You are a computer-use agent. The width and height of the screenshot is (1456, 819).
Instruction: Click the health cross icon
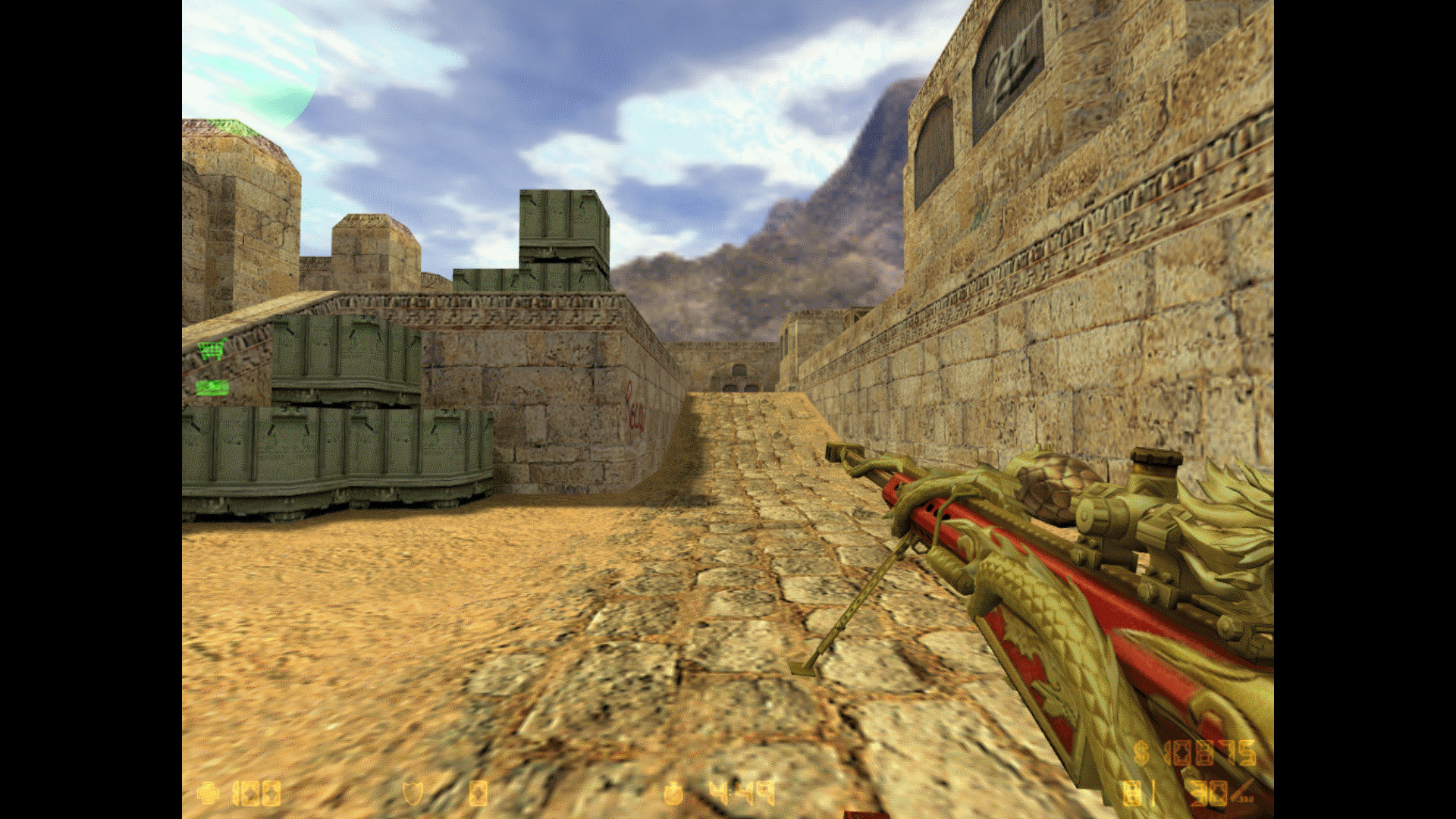pos(206,793)
